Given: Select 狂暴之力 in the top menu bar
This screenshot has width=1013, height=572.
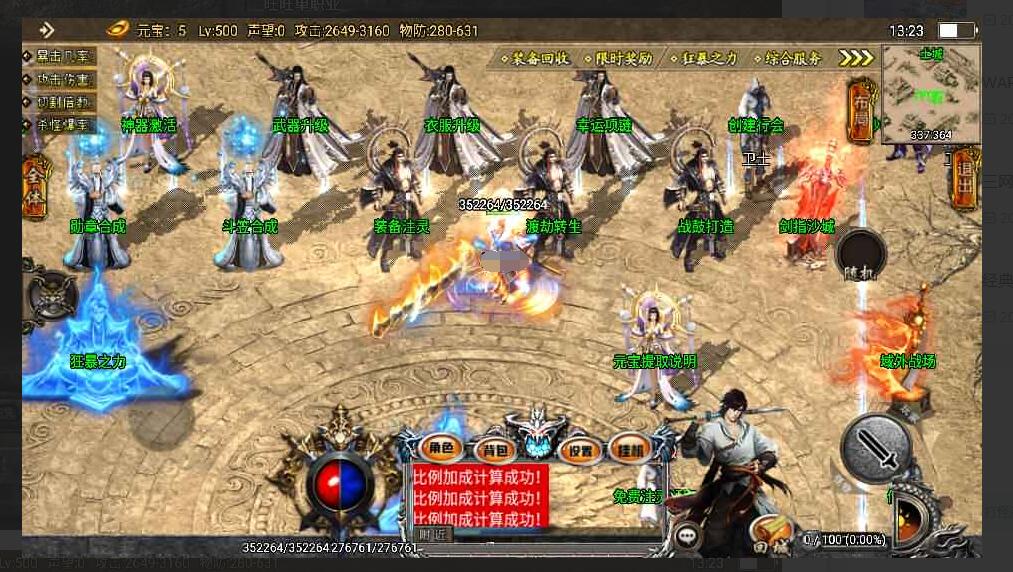Looking at the screenshot, I should click(x=705, y=58).
